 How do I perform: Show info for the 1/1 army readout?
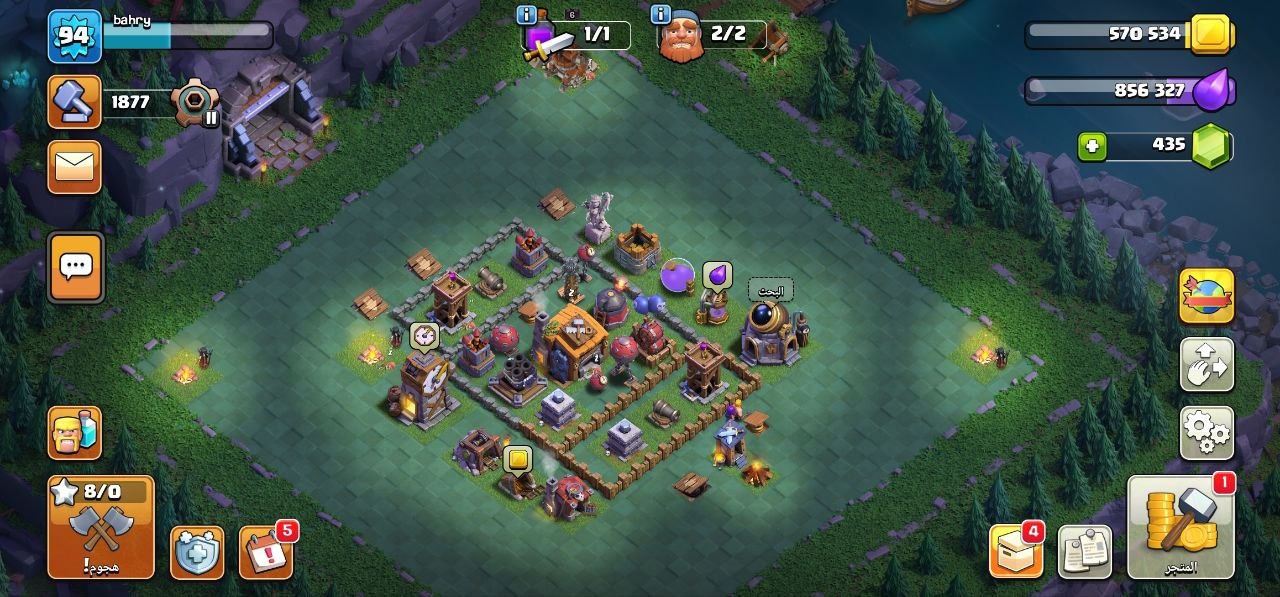[x=526, y=14]
